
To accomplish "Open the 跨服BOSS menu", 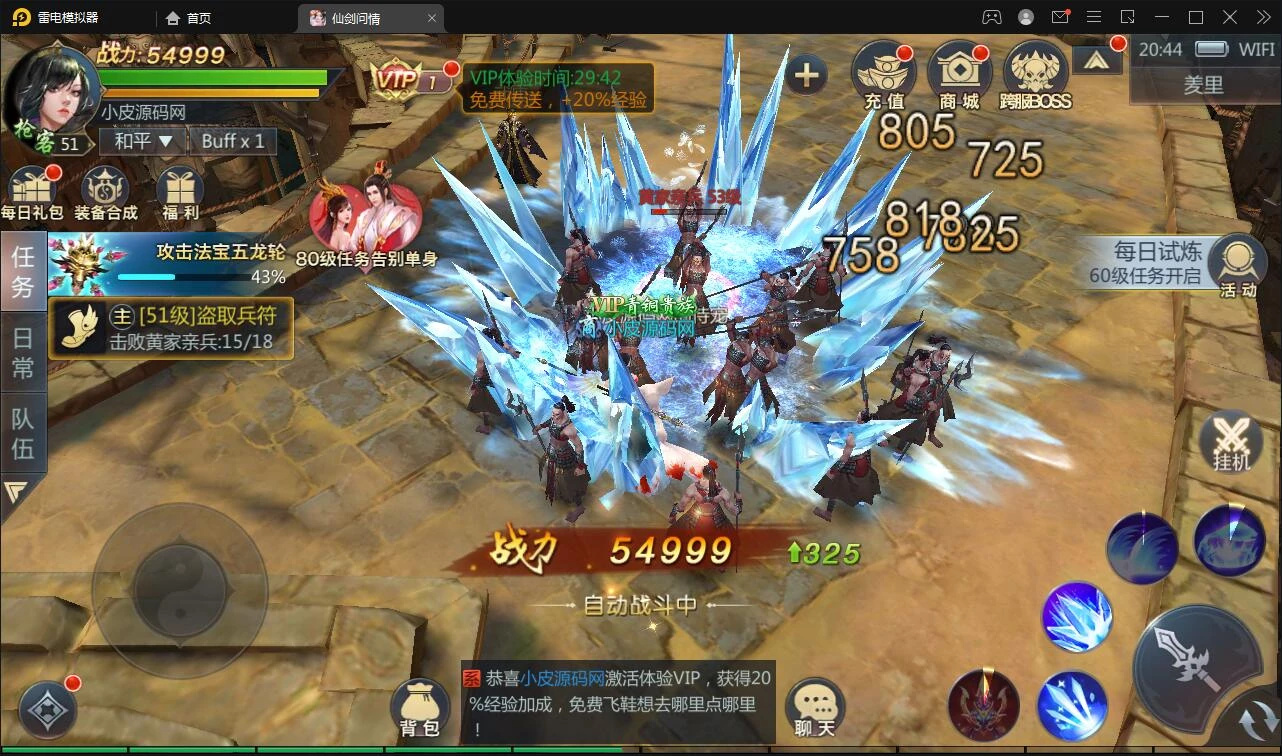I will [1035, 75].
